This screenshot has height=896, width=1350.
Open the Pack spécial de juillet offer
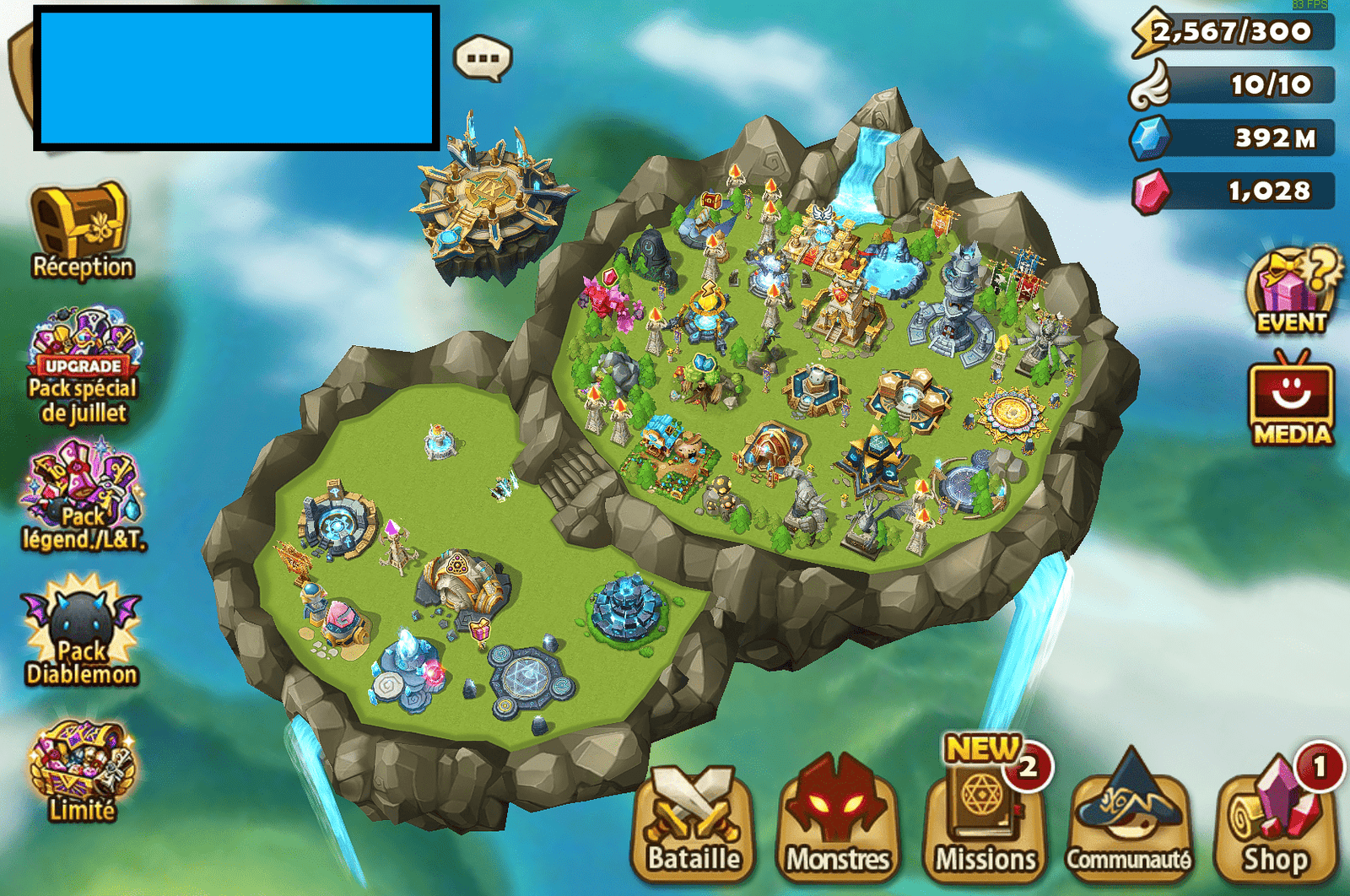pos(83,364)
